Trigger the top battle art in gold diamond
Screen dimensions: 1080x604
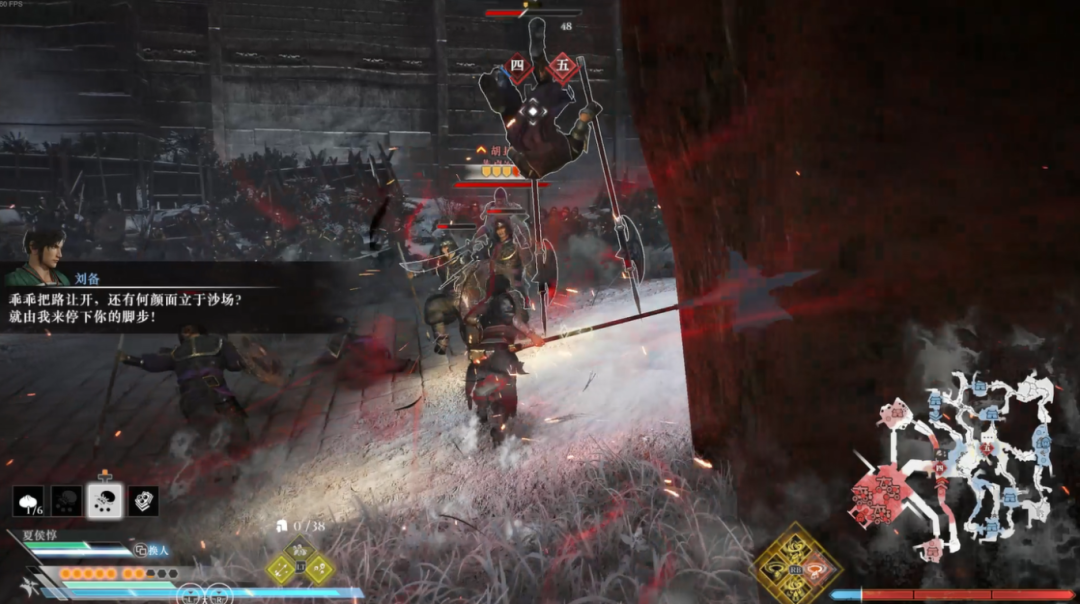pos(797,545)
